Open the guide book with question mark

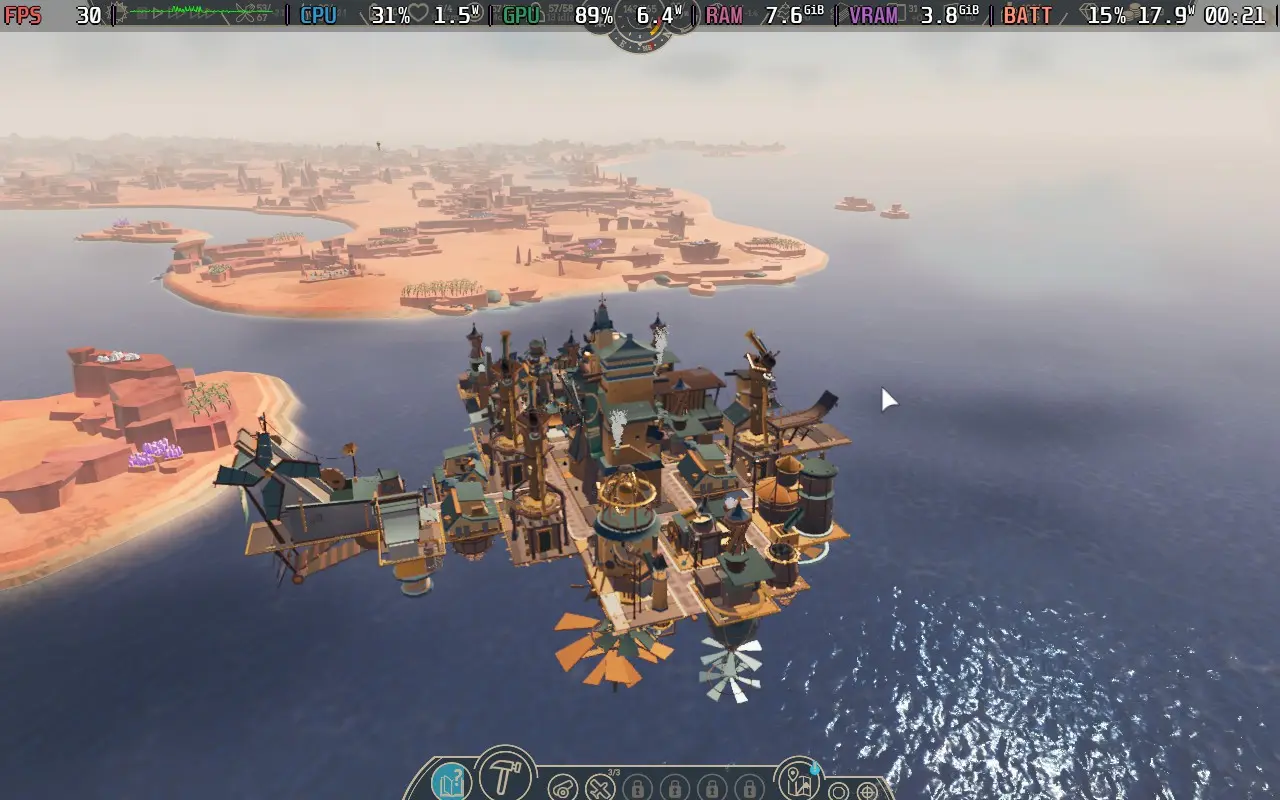point(452,781)
